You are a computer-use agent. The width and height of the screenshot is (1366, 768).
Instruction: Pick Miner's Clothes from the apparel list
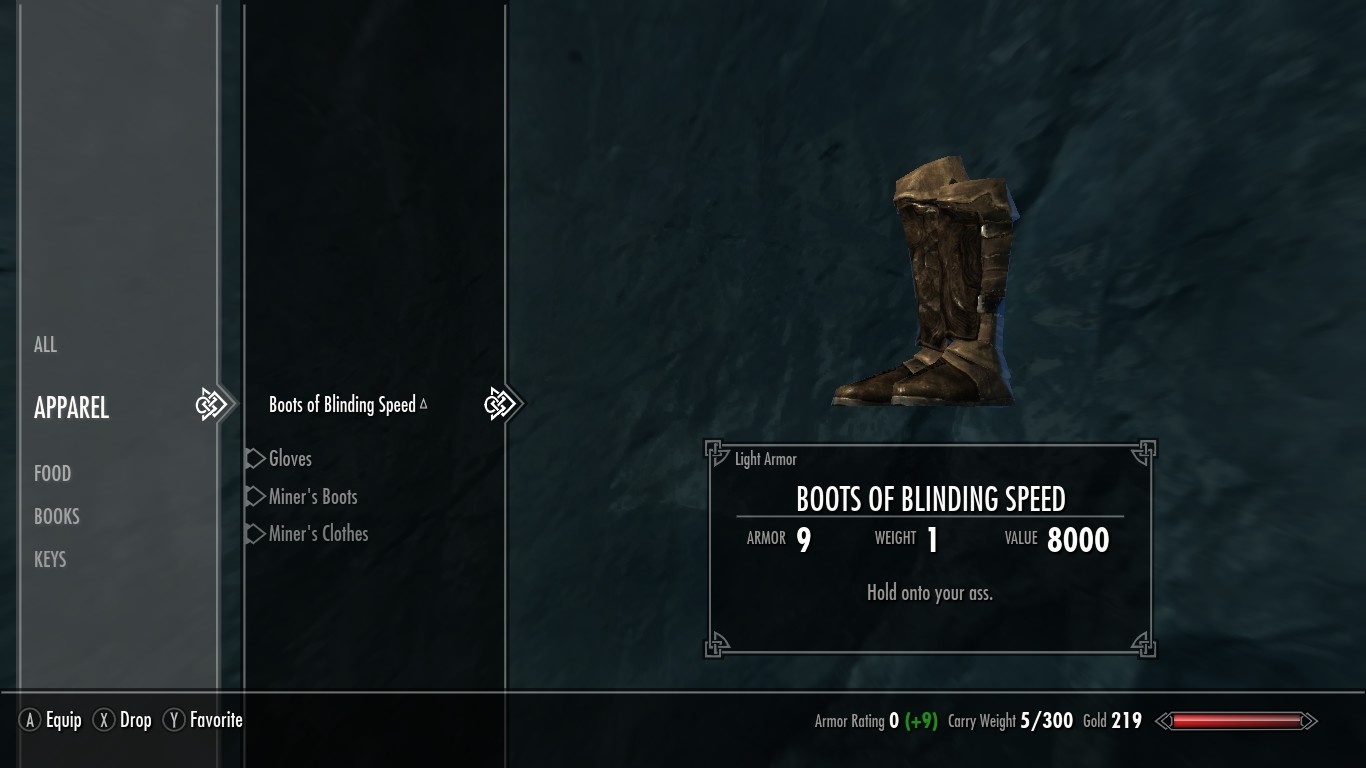tap(318, 534)
